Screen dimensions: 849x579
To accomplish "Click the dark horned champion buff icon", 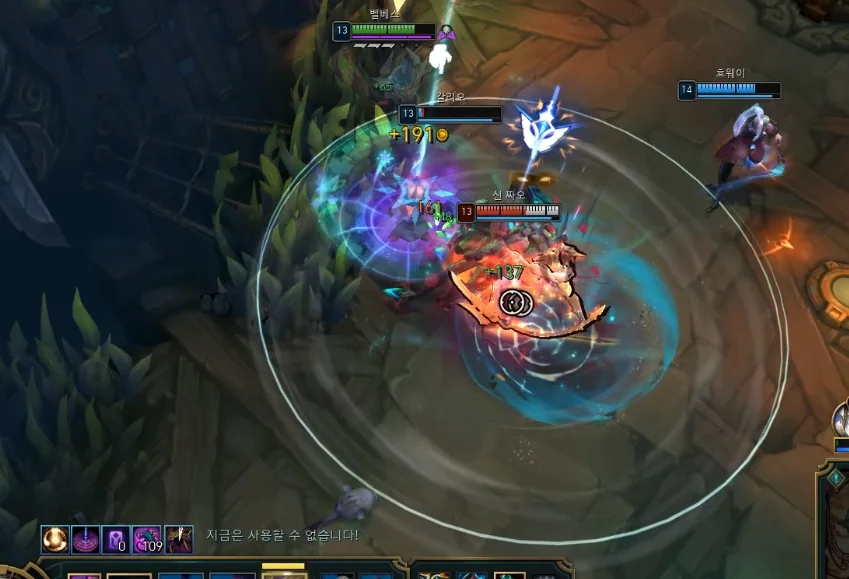I will 179,539.
